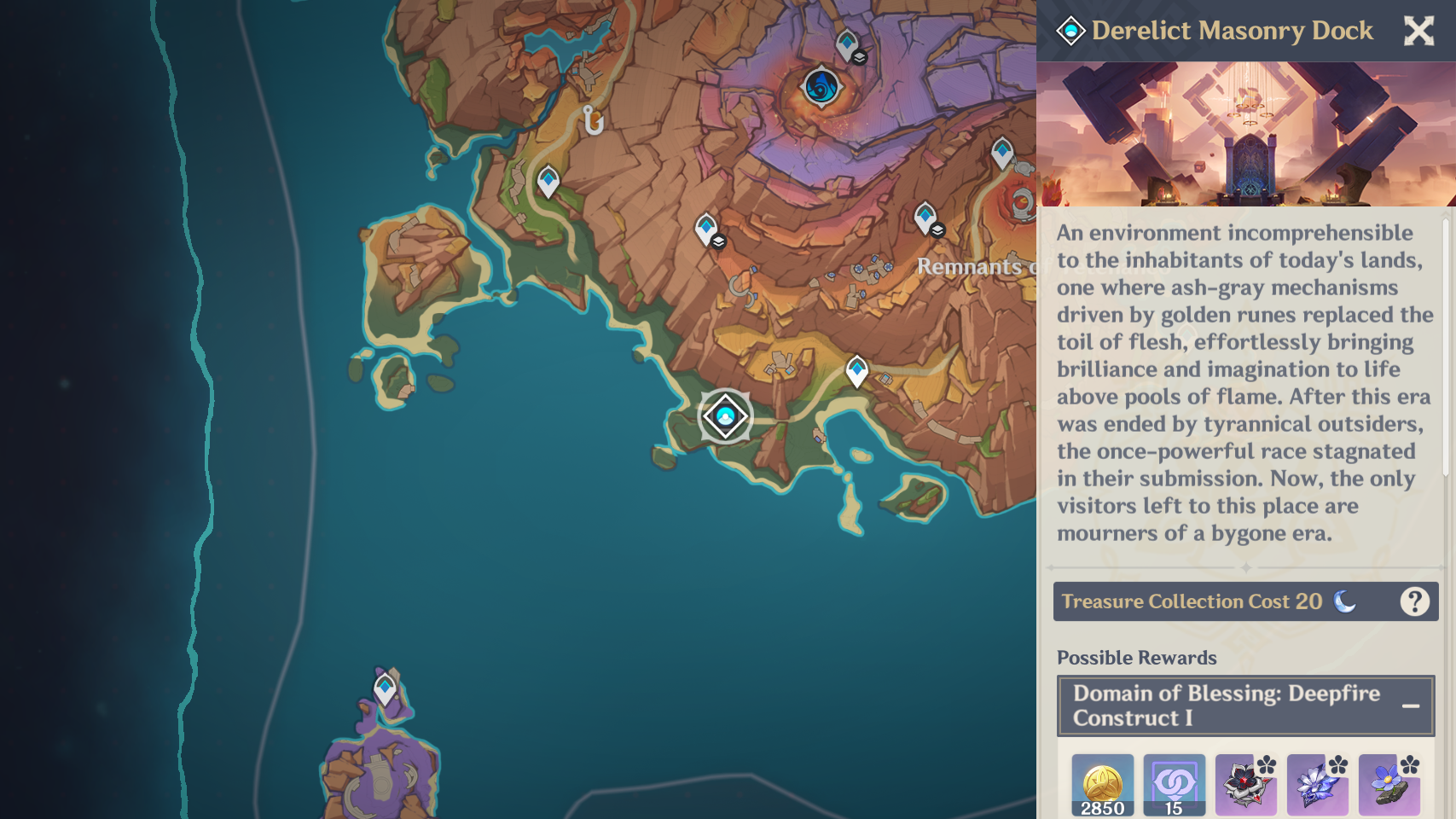Close the Derelict Masonry Dock panel
The height and width of the screenshot is (819, 1456).
1419,31
